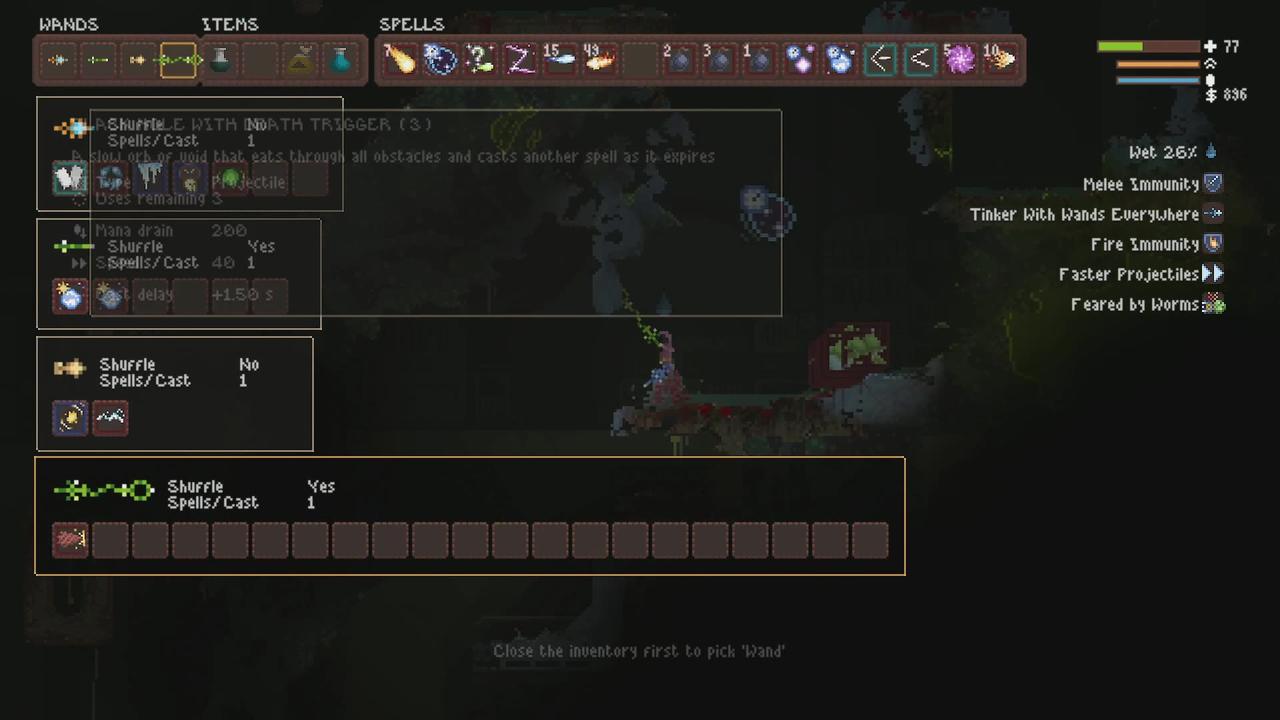Select the bomb spell with 3 charges
This screenshot has height=720, width=1280.
(719, 60)
